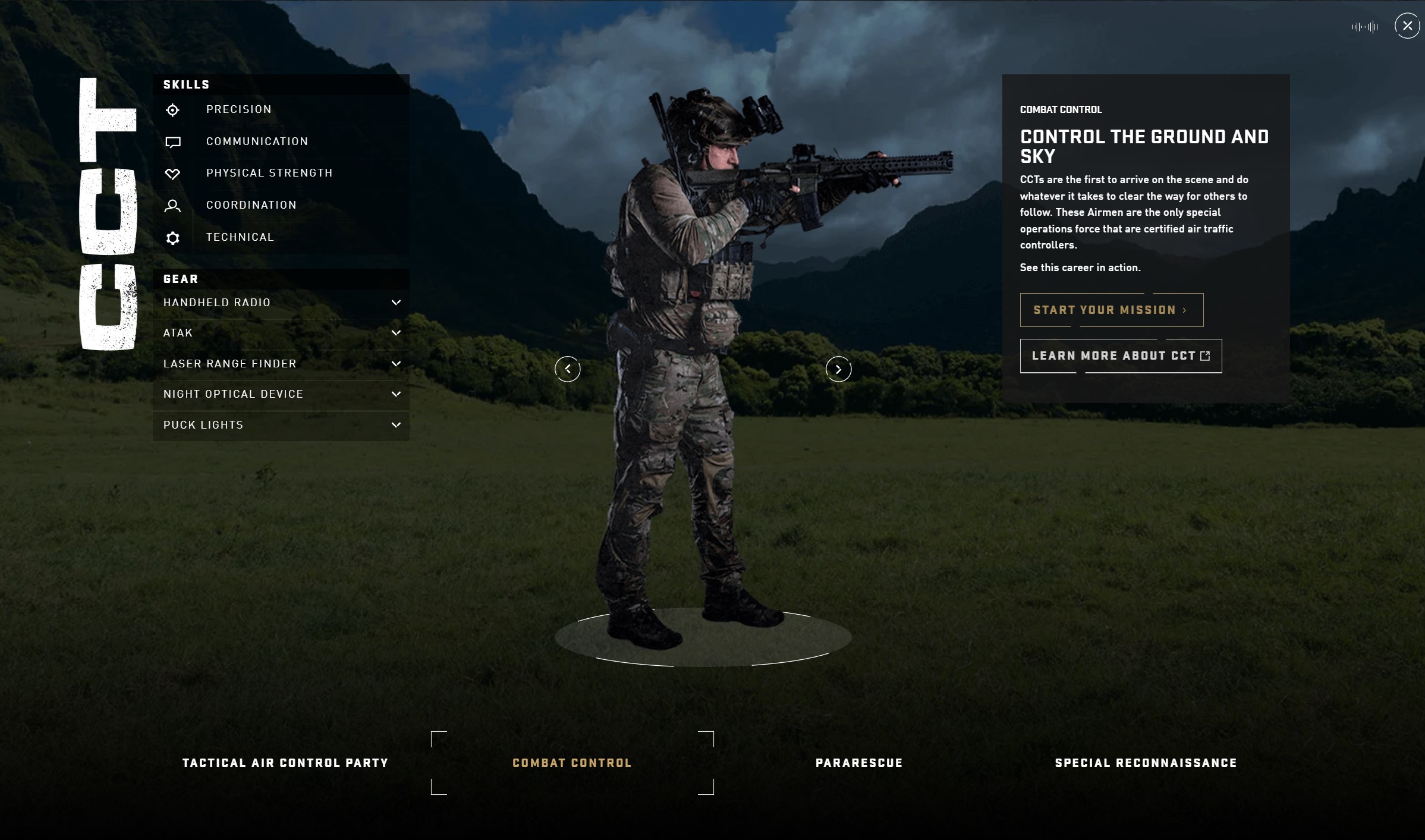The height and width of the screenshot is (840, 1425).
Task: Select the Communication skill
Action: (x=257, y=141)
